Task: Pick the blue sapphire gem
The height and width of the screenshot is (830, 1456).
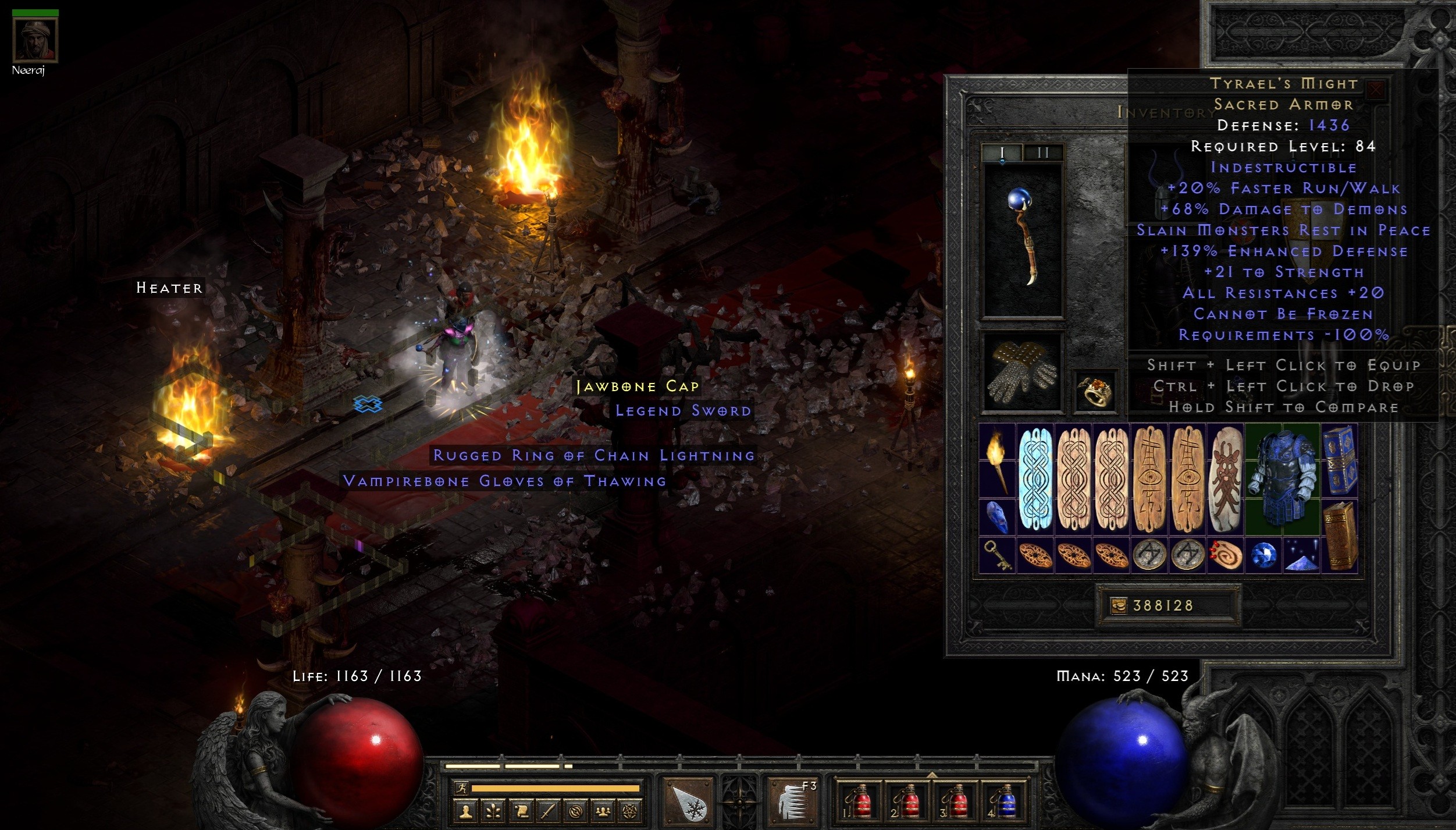Action: coord(1263,555)
